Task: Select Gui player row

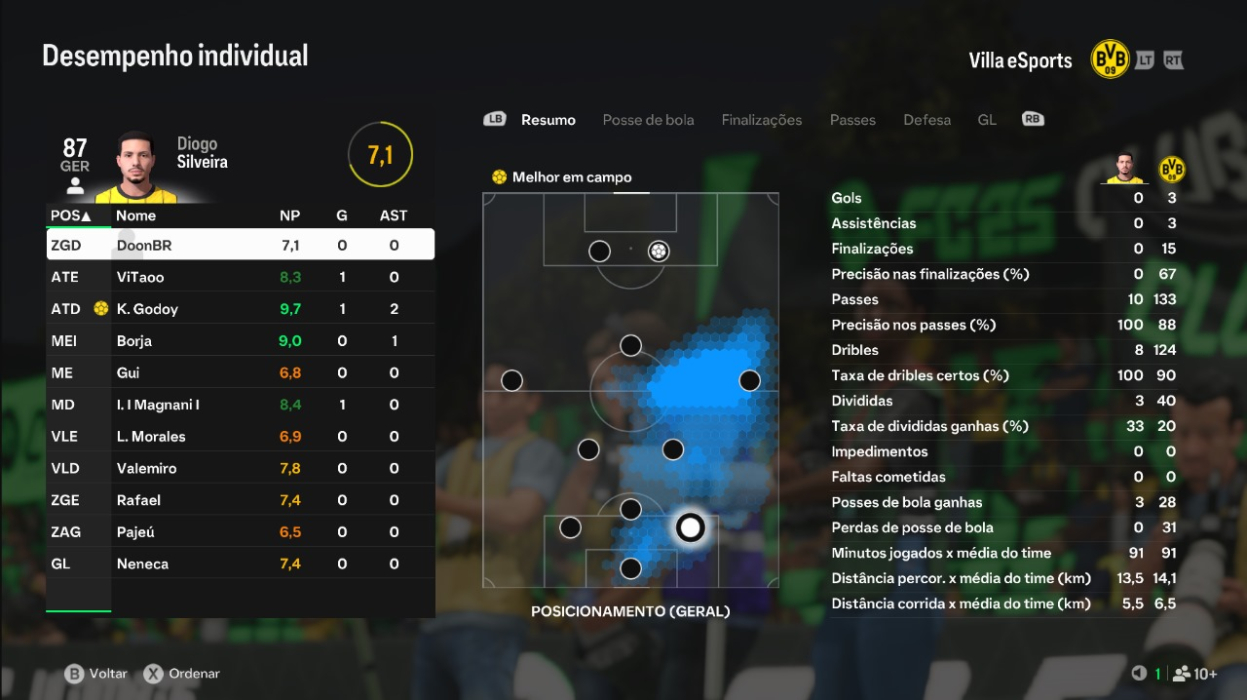Action: [240, 373]
